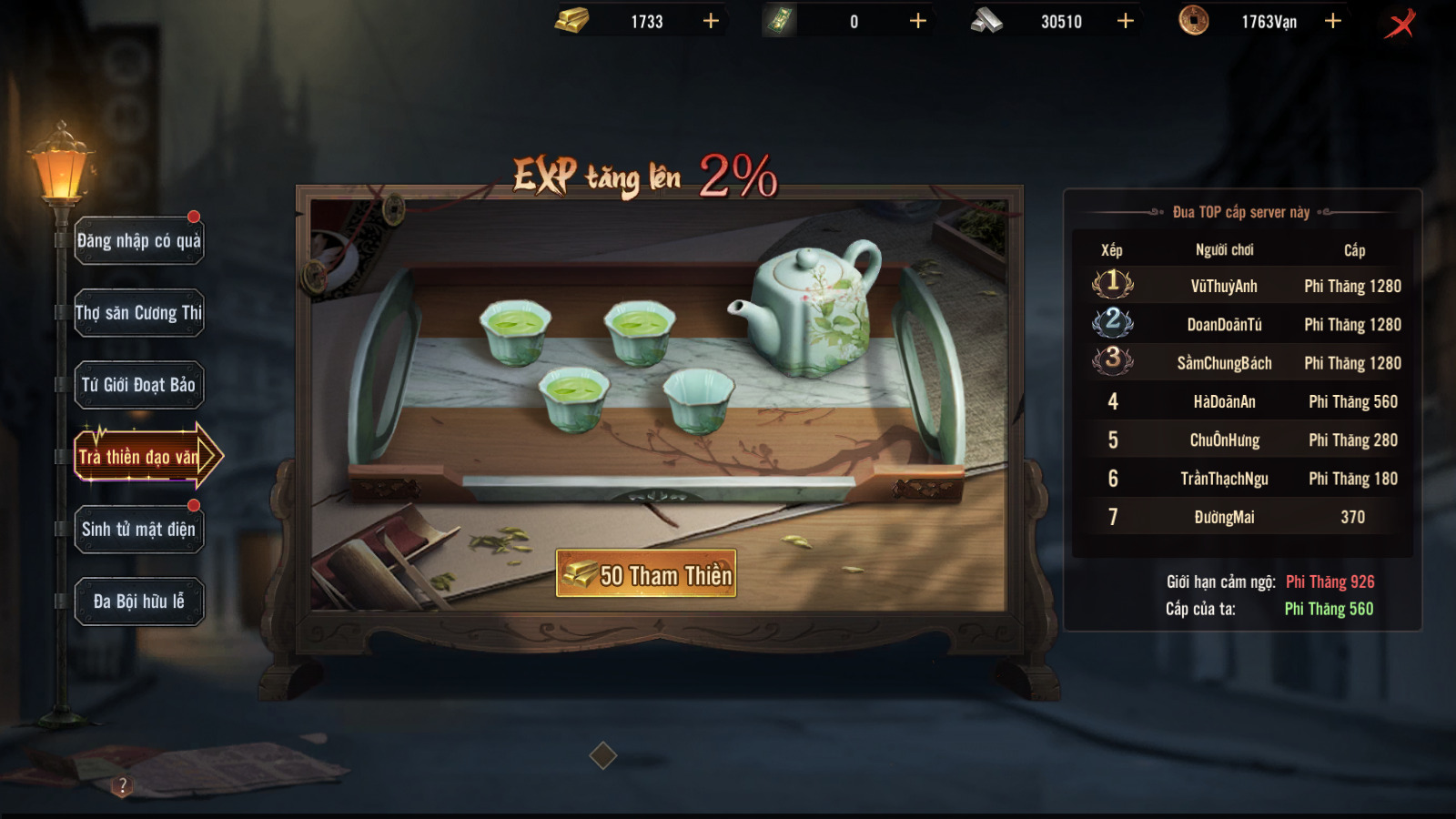Open the Đăng nhập có quà tab
Image resolution: width=1456 pixels, height=819 pixels.
[138, 241]
